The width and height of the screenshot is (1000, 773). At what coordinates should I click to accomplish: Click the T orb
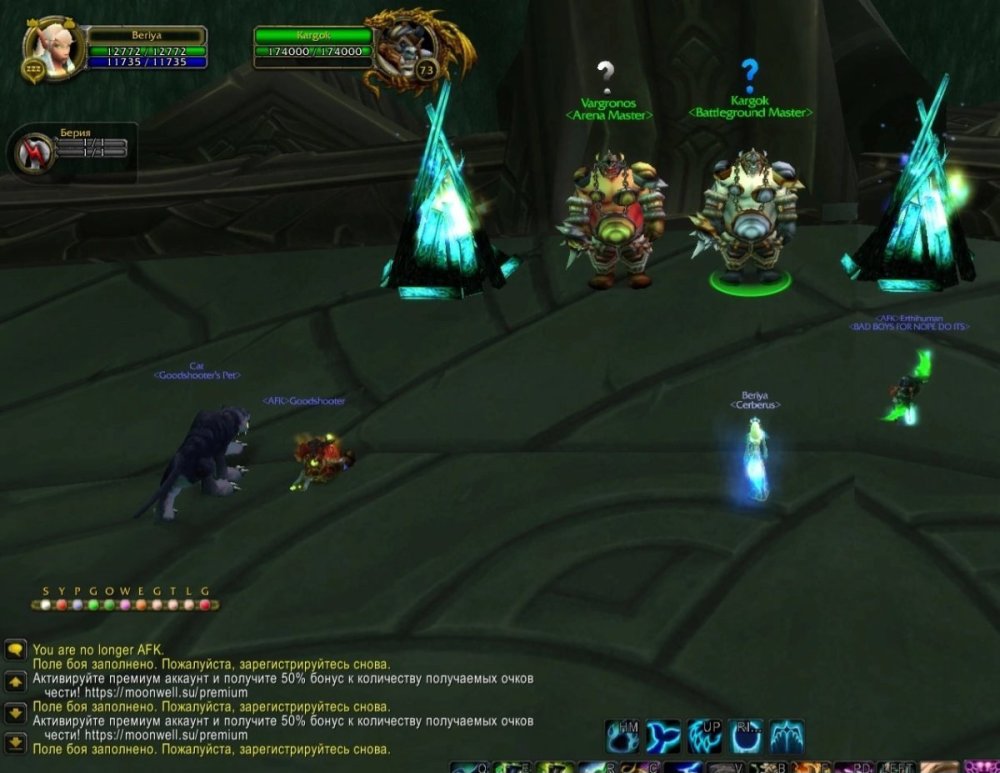(173, 605)
